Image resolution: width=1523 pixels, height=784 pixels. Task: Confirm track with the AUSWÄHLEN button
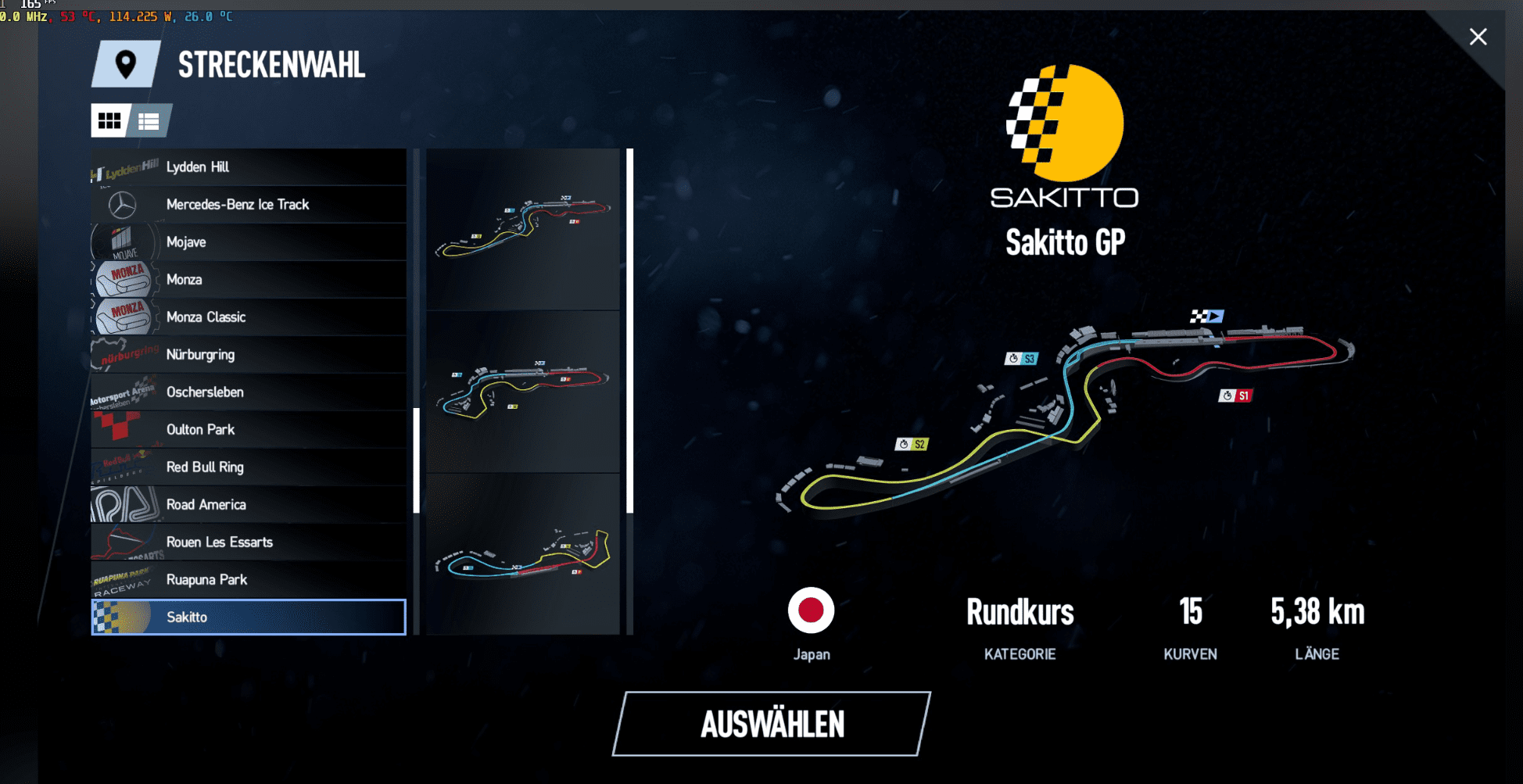pos(772,724)
